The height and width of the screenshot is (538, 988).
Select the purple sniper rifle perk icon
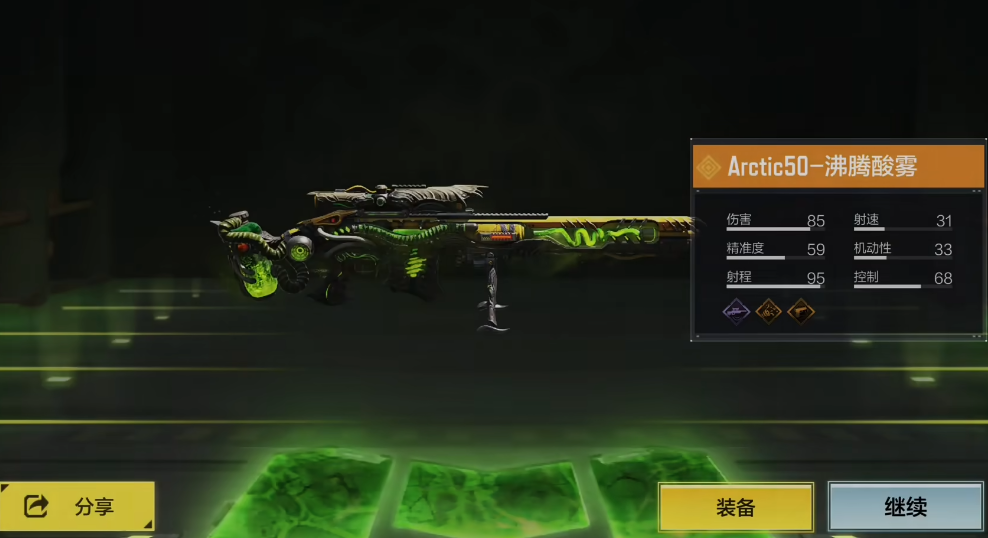pos(737,311)
